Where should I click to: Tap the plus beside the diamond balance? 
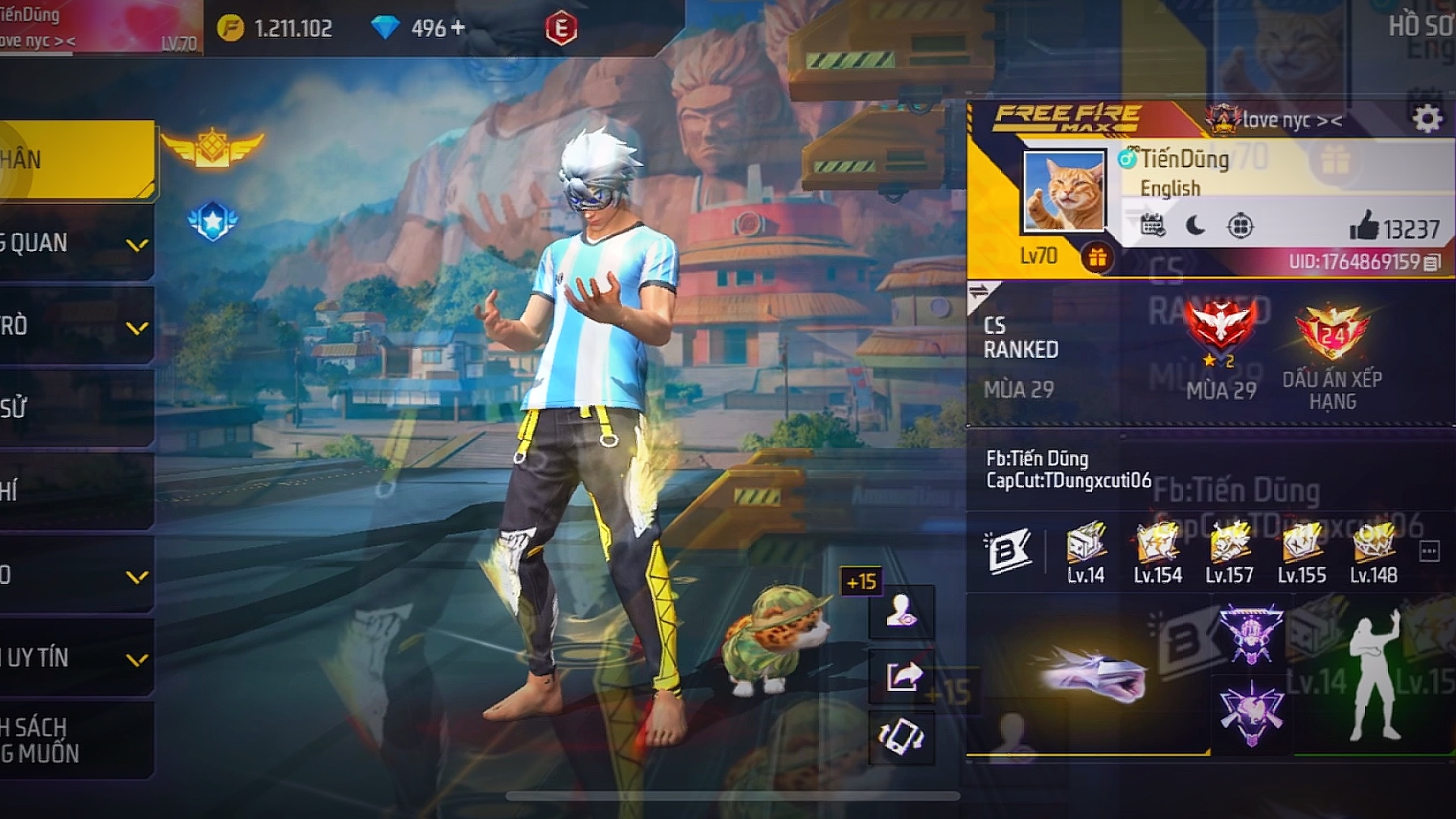(458, 28)
